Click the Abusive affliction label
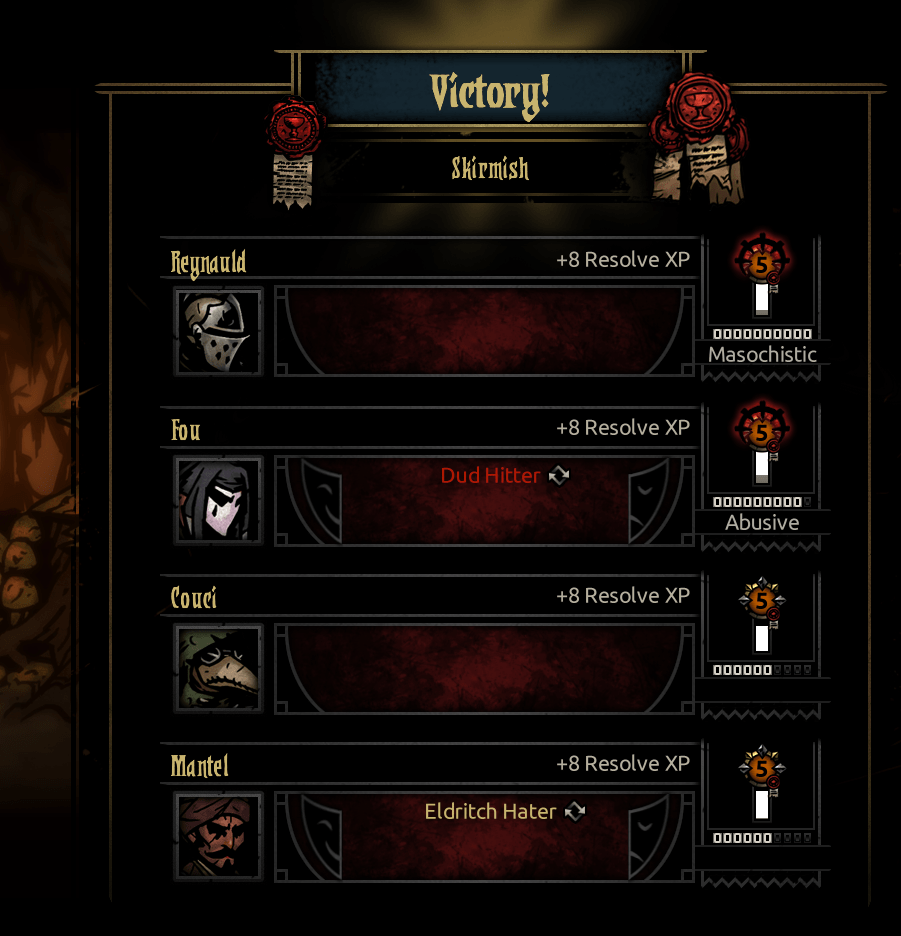Screen dimensions: 901x936 click(762, 523)
